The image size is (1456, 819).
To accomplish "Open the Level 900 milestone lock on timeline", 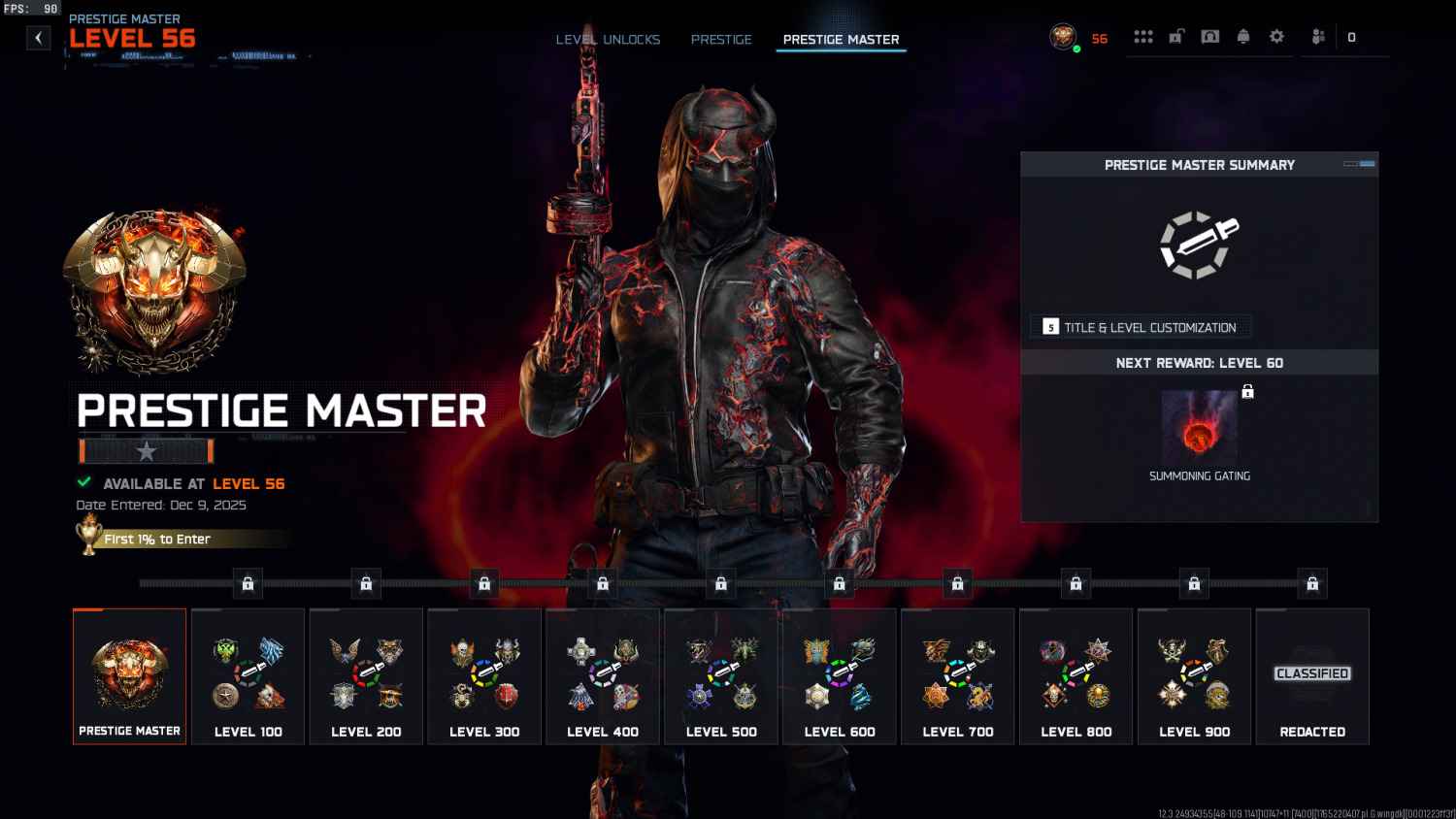I will pos(1194,583).
